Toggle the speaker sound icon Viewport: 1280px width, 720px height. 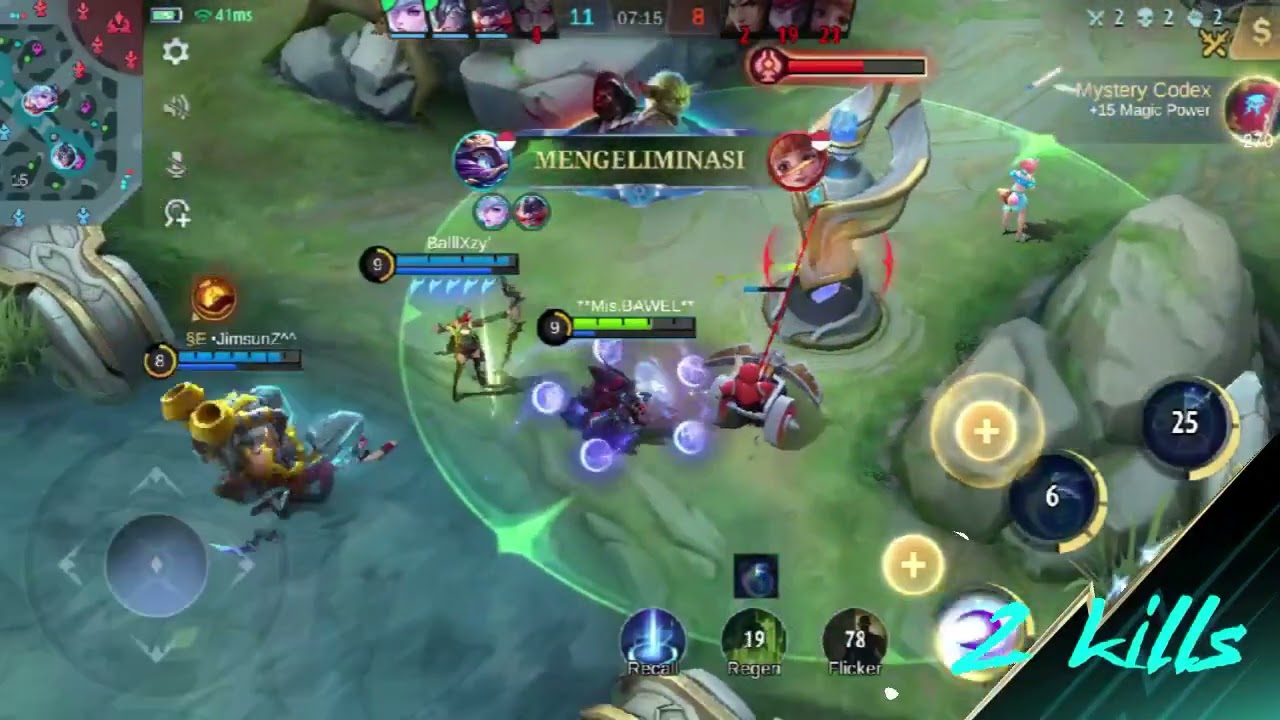(176, 107)
